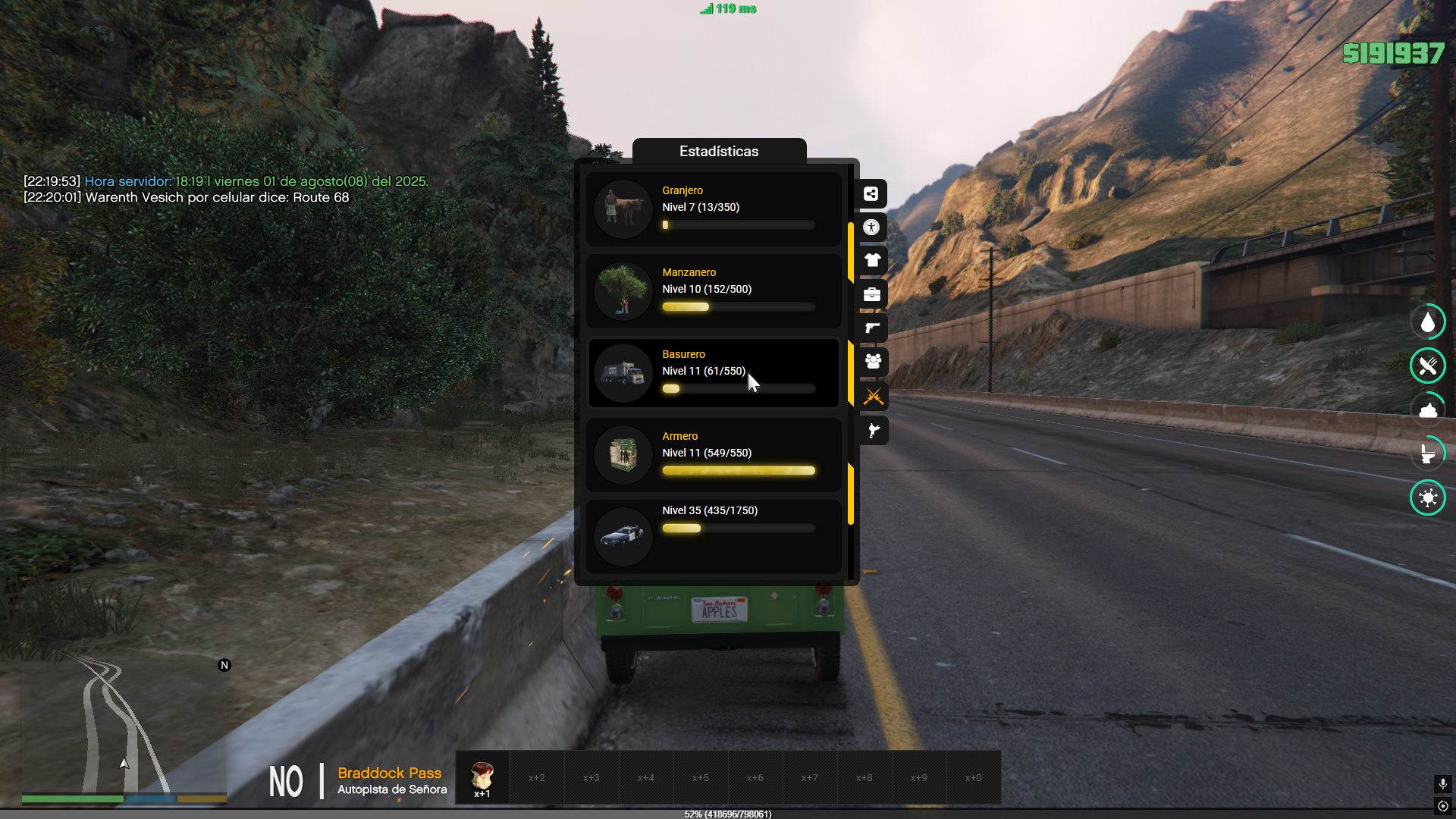Select the first hotbar slot item
The height and width of the screenshot is (819, 1456).
click(482, 777)
